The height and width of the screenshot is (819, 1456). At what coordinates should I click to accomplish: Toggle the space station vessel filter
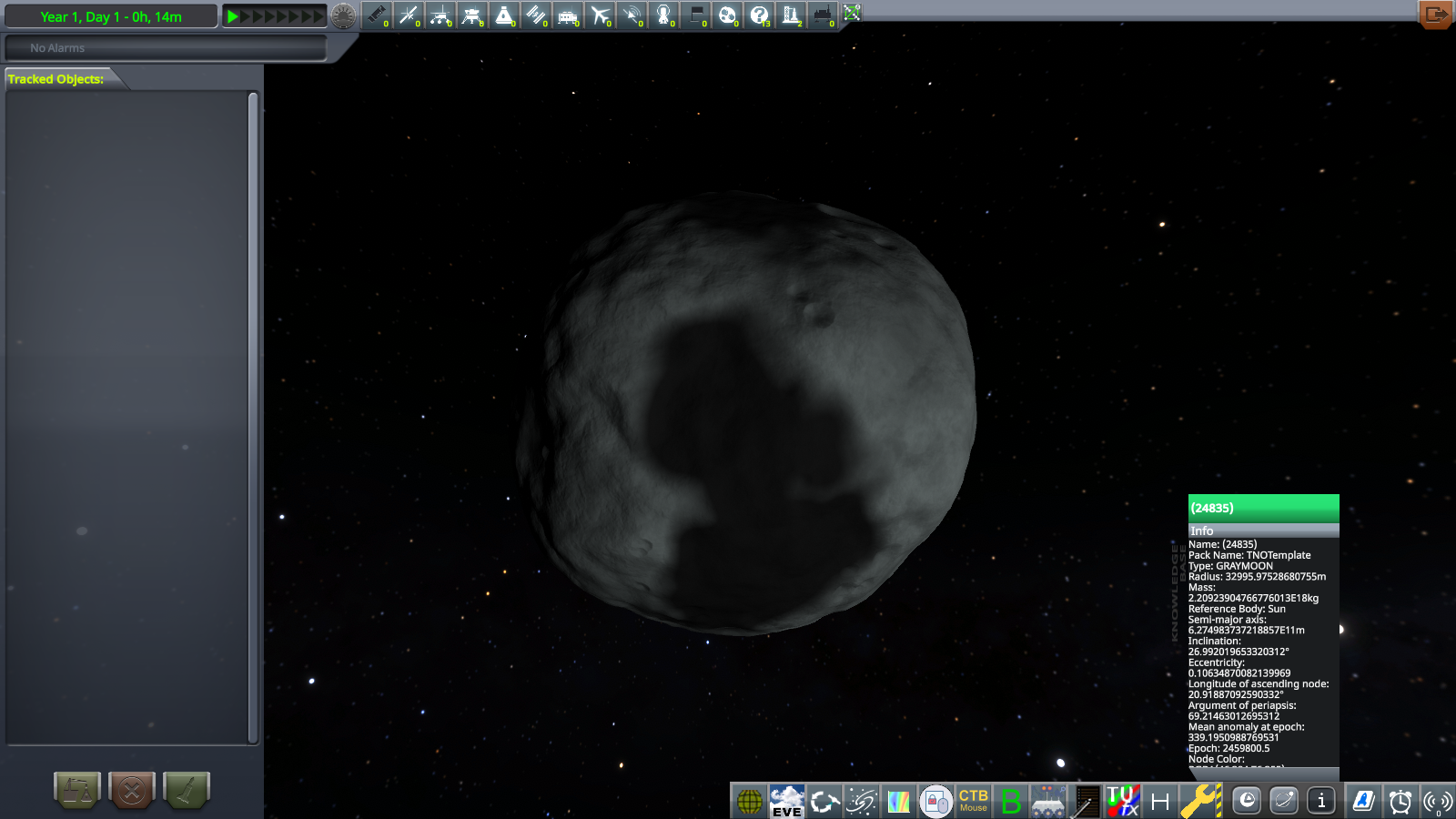pyautogui.click(x=536, y=15)
